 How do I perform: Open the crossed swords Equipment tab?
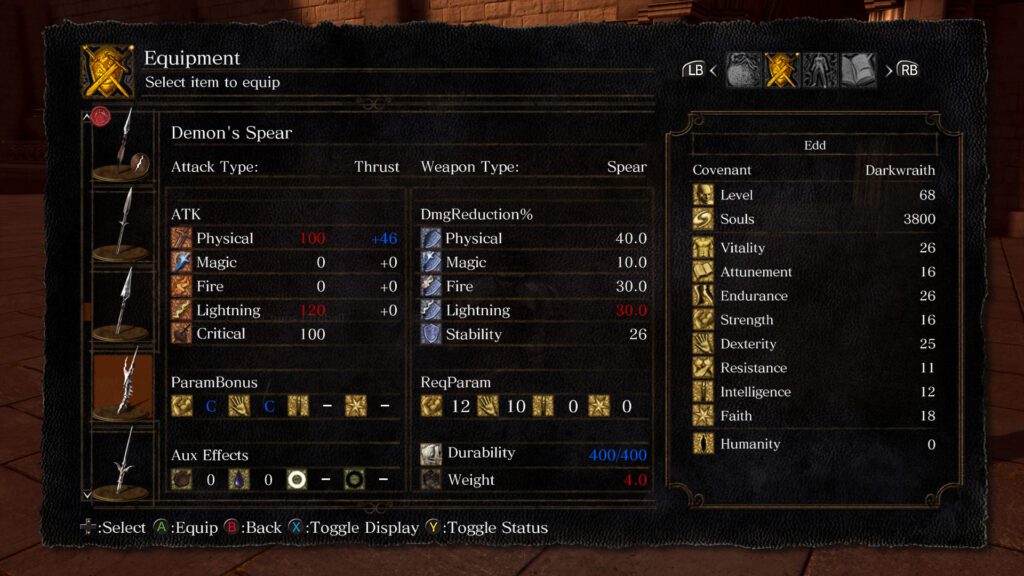pyautogui.click(x=781, y=70)
